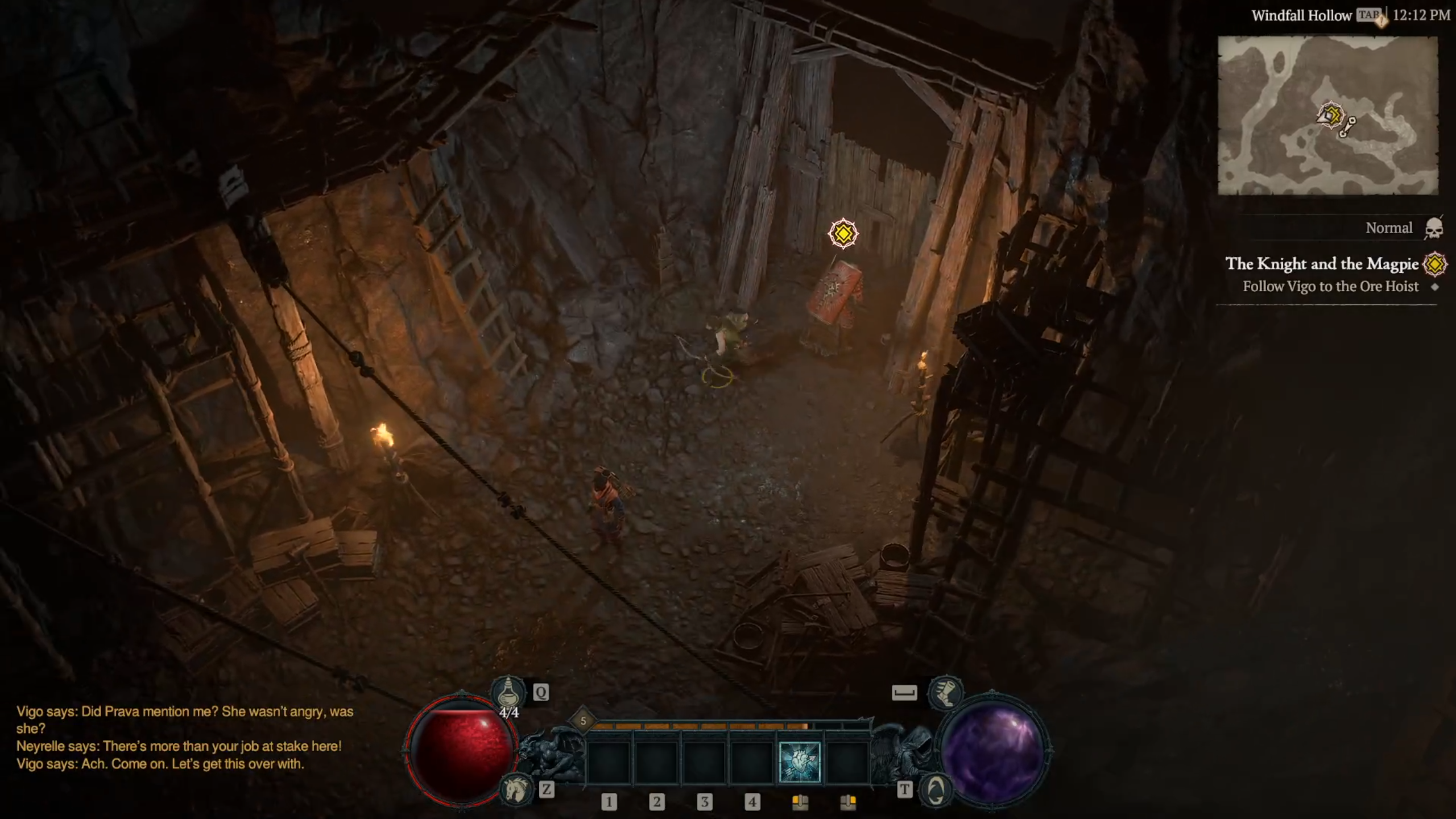Click the Windfall Hollow location name
The image size is (1456, 819).
click(x=1301, y=16)
